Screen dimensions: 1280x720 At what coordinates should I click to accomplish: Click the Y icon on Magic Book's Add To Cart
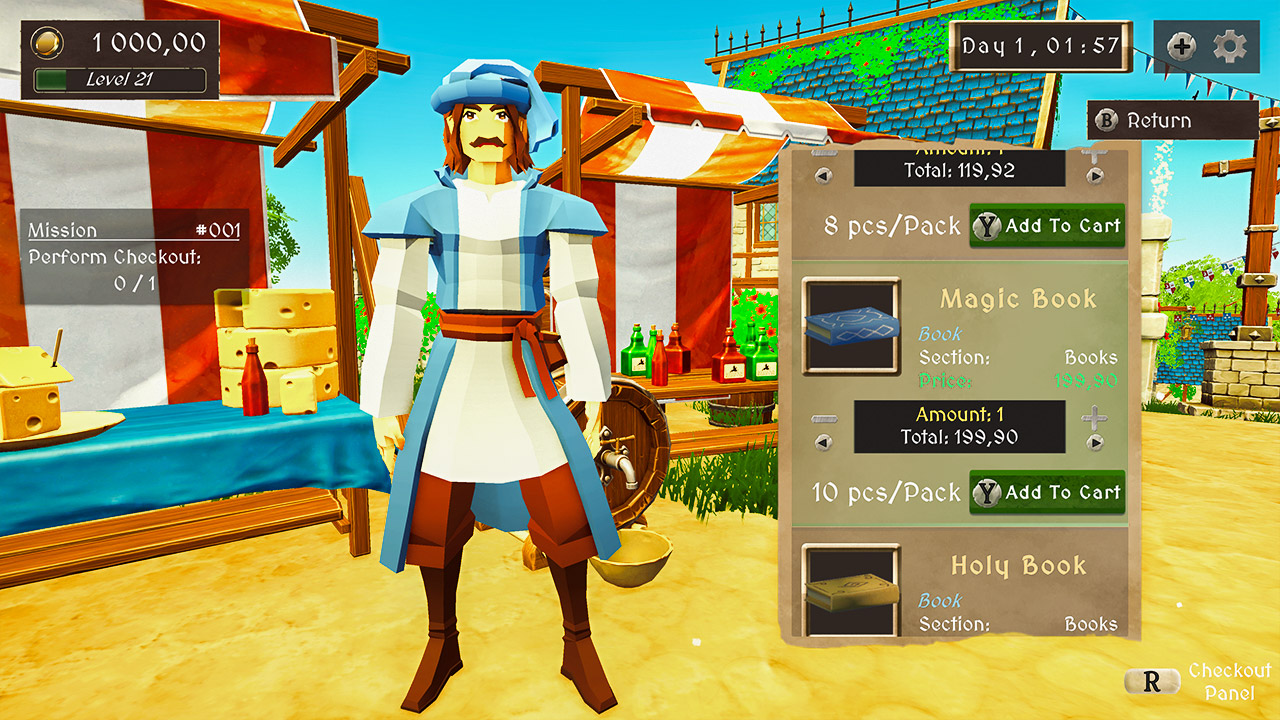point(989,492)
